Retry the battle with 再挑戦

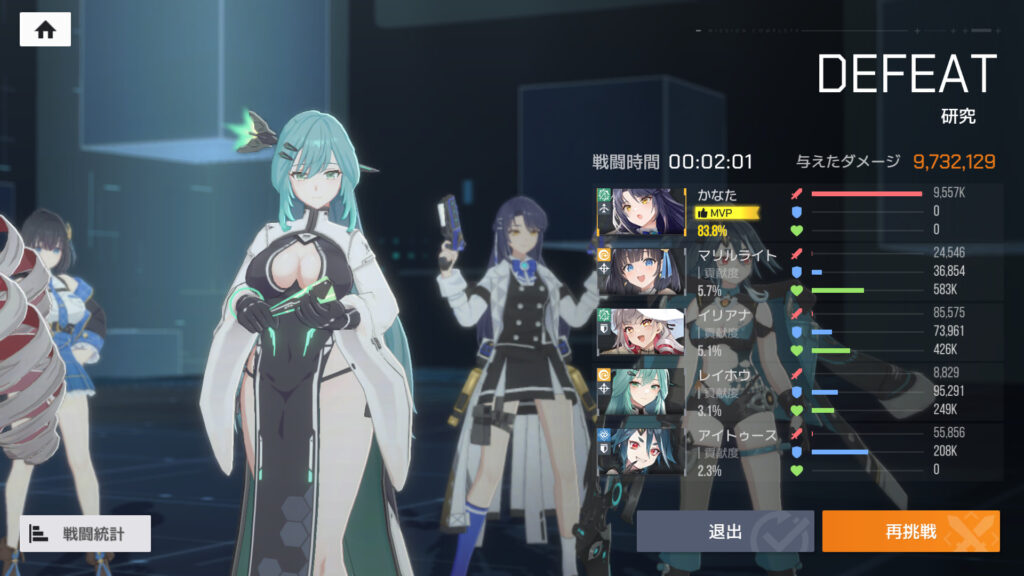tap(910, 531)
